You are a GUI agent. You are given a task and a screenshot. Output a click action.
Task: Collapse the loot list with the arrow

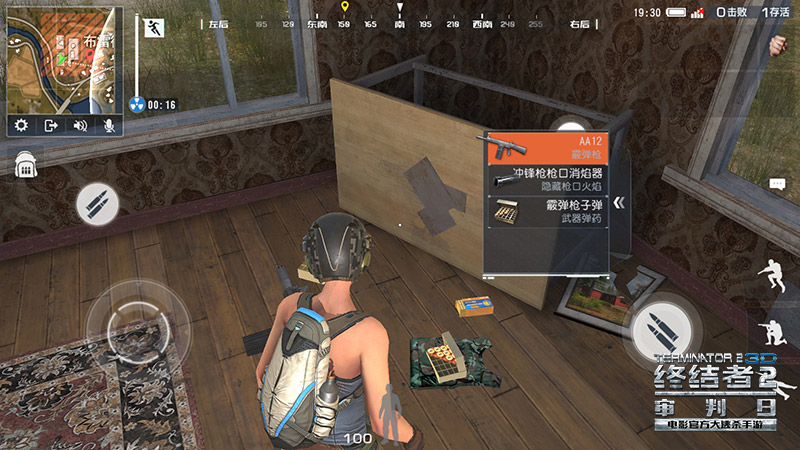[x=620, y=203]
